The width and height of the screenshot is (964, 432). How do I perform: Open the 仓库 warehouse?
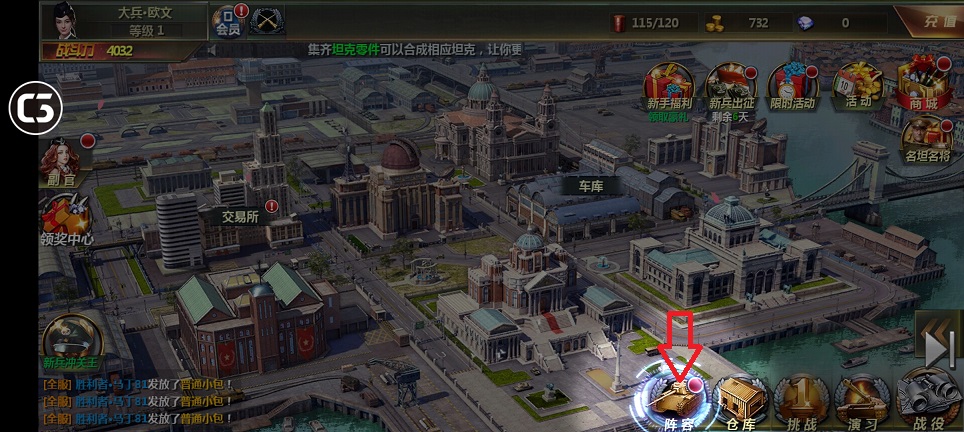pyautogui.click(x=740, y=400)
